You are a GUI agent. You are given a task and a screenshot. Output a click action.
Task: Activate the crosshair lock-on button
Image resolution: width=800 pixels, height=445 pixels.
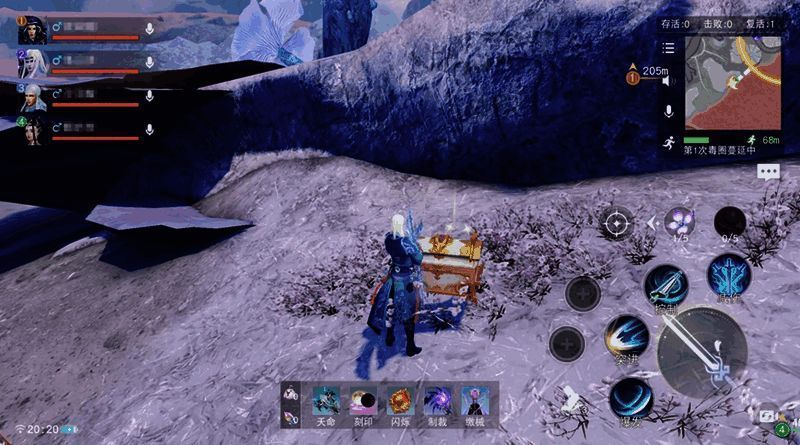click(616, 222)
